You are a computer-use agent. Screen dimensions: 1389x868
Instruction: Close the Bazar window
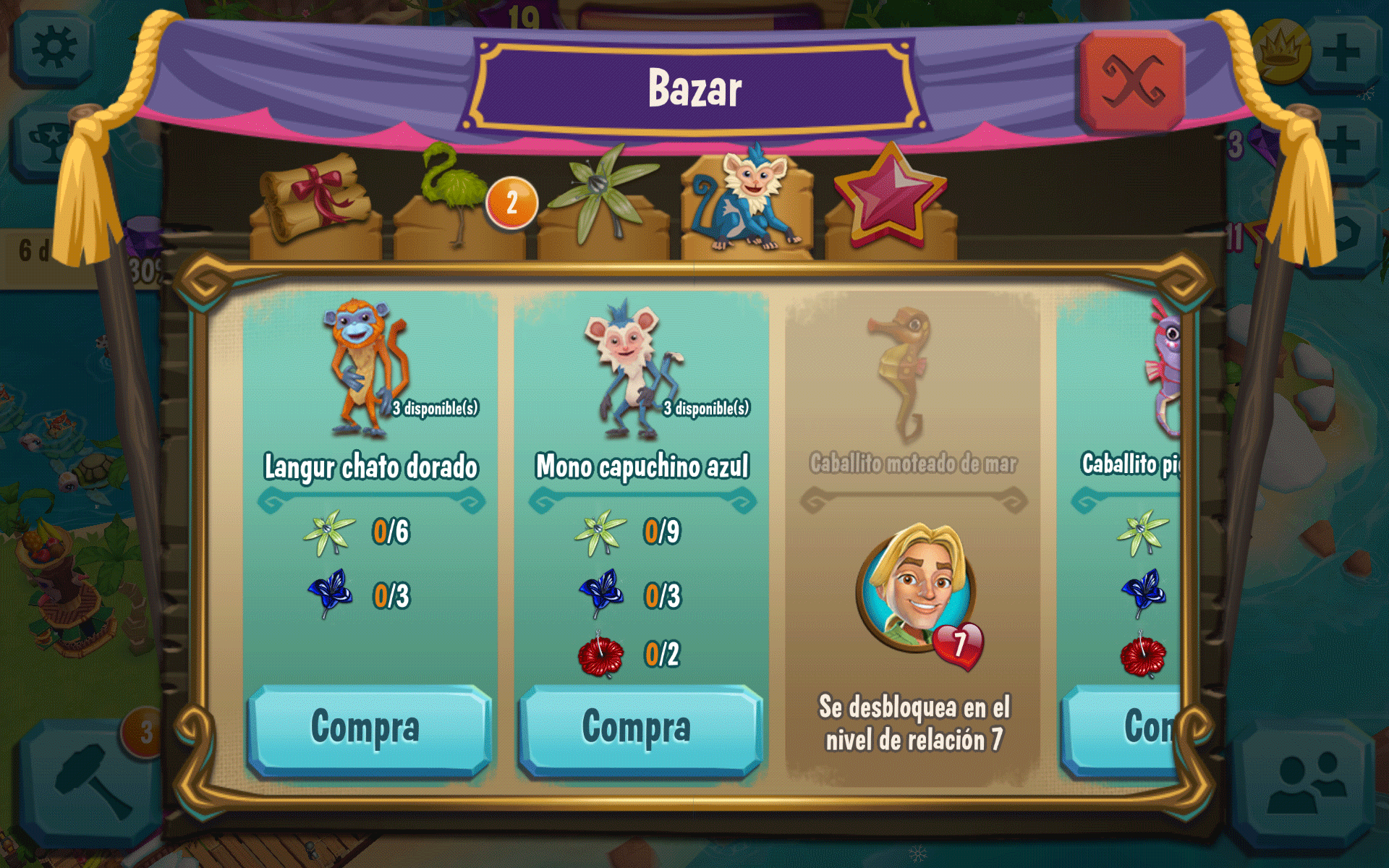pos(1131,81)
